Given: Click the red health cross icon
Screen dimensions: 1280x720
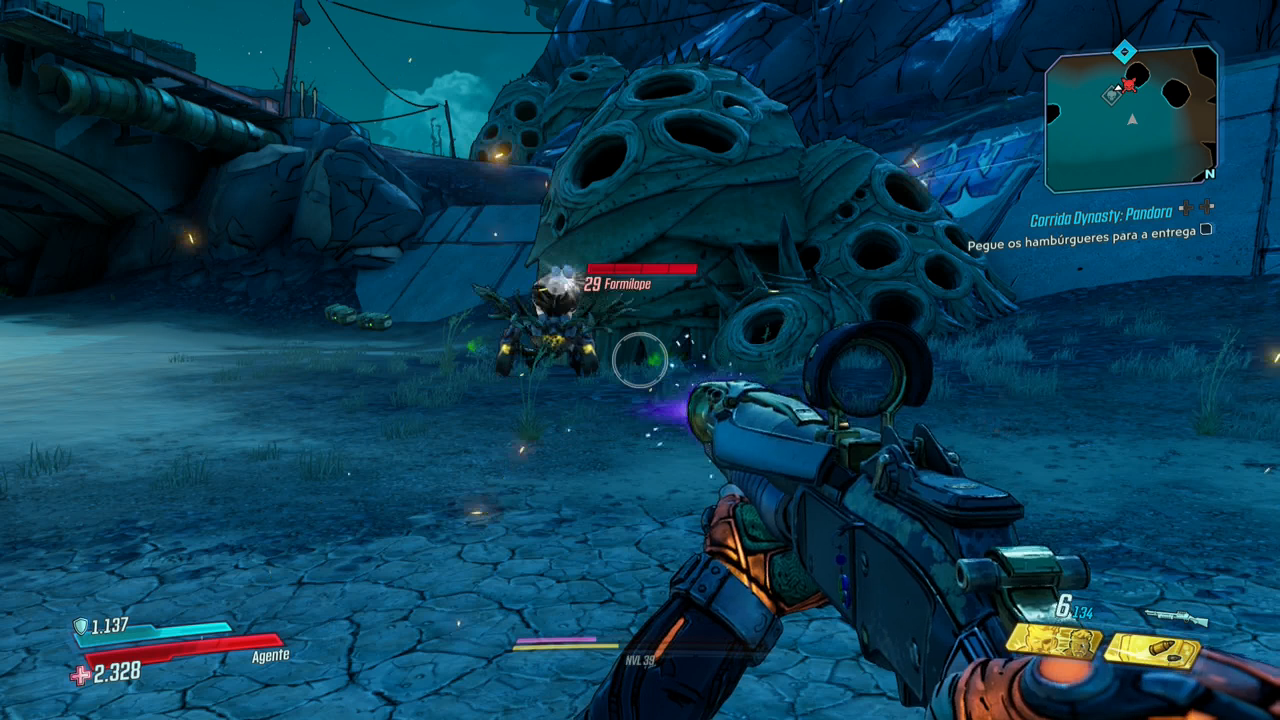Looking at the screenshot, I should click(80, 675).
